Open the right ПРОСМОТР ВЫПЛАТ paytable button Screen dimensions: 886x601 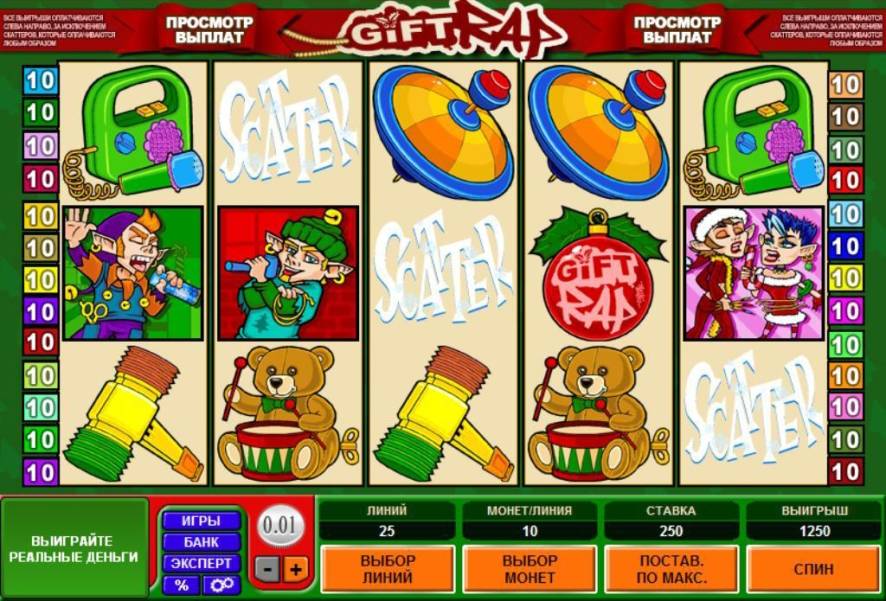(677, 29)
